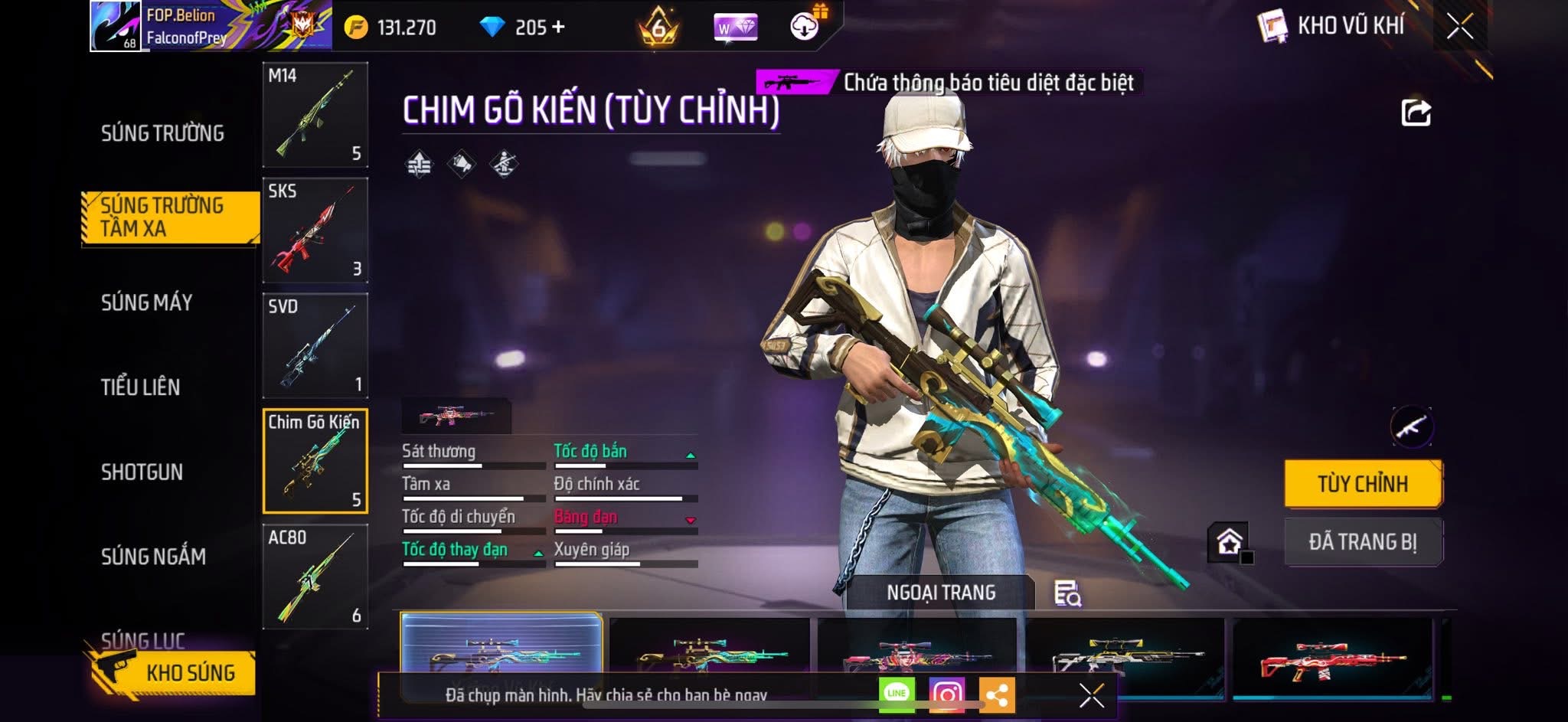The height and width of the screenshot is (722, 1568).
Task: Dismiss the screenshot share notification
Action: click(x=1091, y=695)
